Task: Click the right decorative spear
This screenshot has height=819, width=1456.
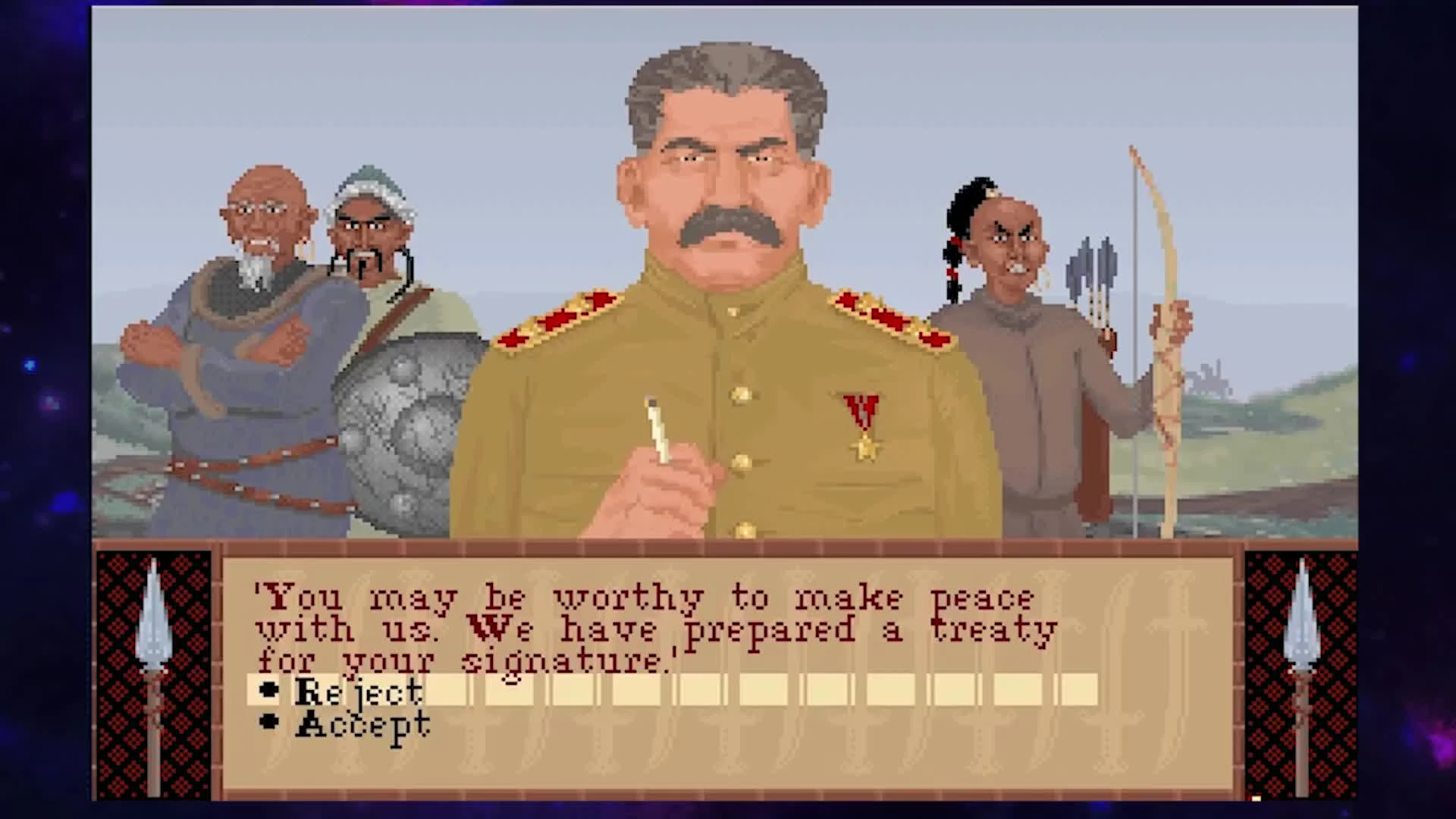Action: 1301,645
